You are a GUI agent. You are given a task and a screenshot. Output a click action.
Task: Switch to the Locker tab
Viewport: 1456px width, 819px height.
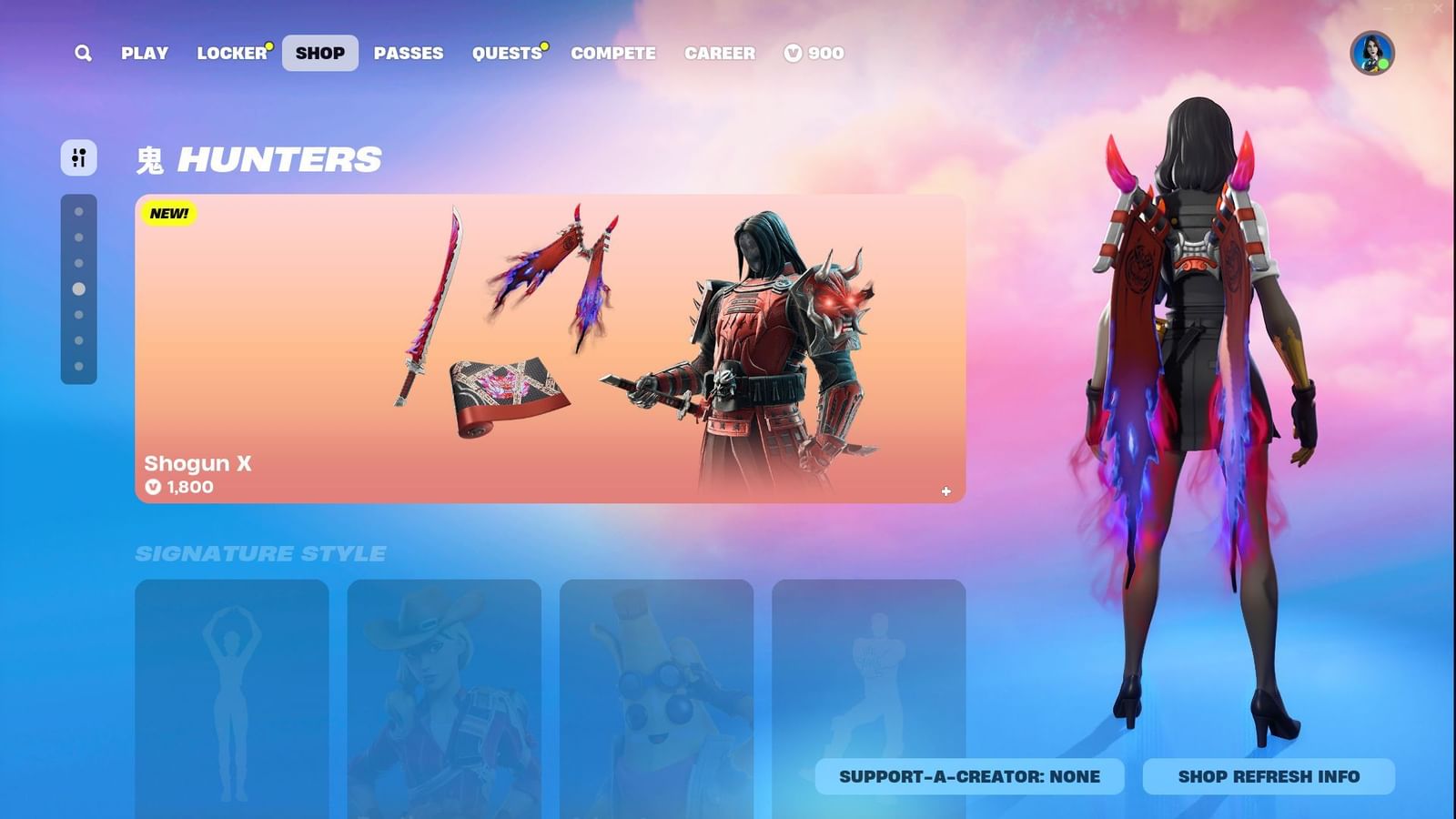click(x=230, y=53)
